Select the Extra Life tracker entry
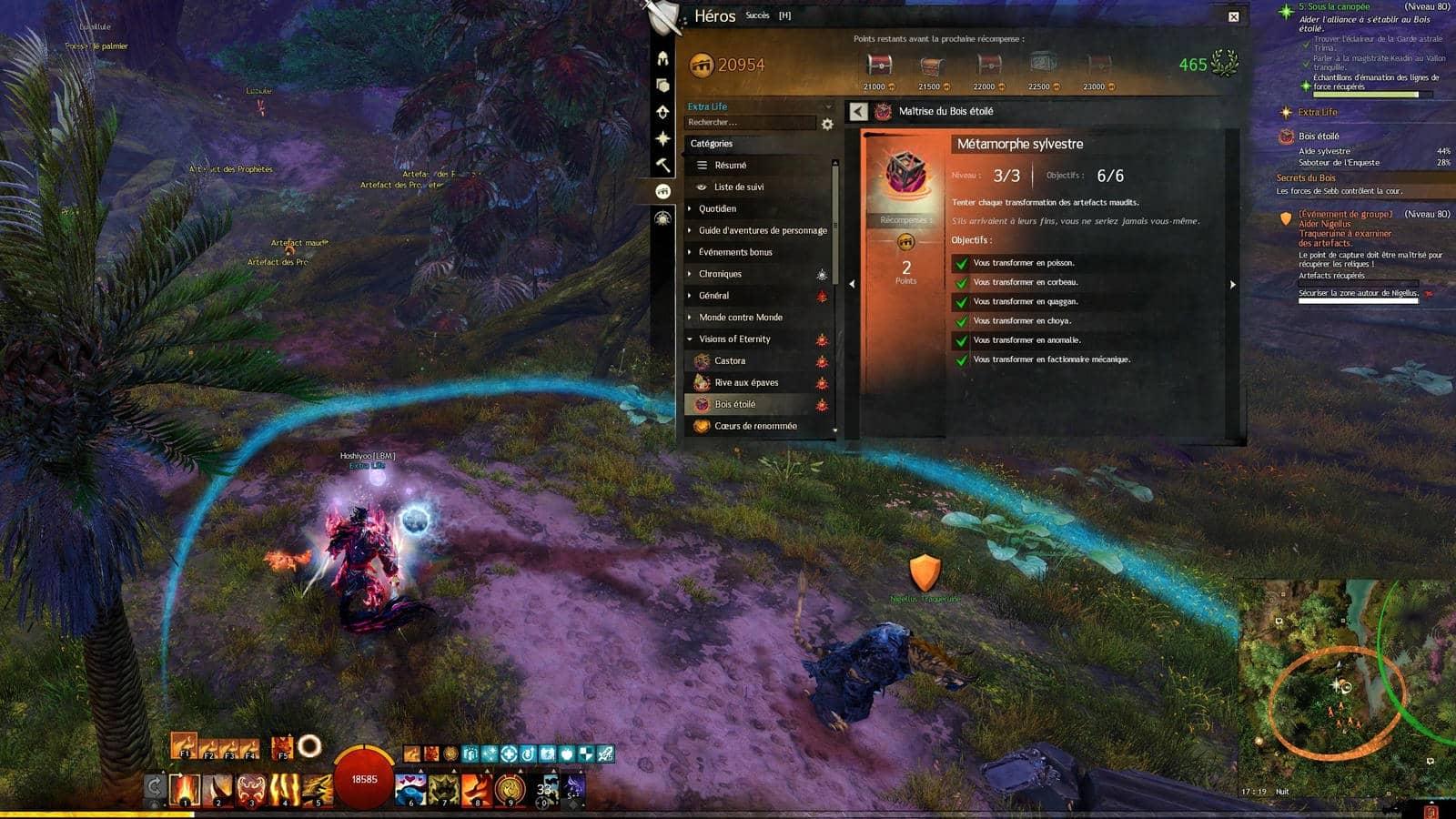Viewport: 1456px width, 819px height. coord(1317,112)
